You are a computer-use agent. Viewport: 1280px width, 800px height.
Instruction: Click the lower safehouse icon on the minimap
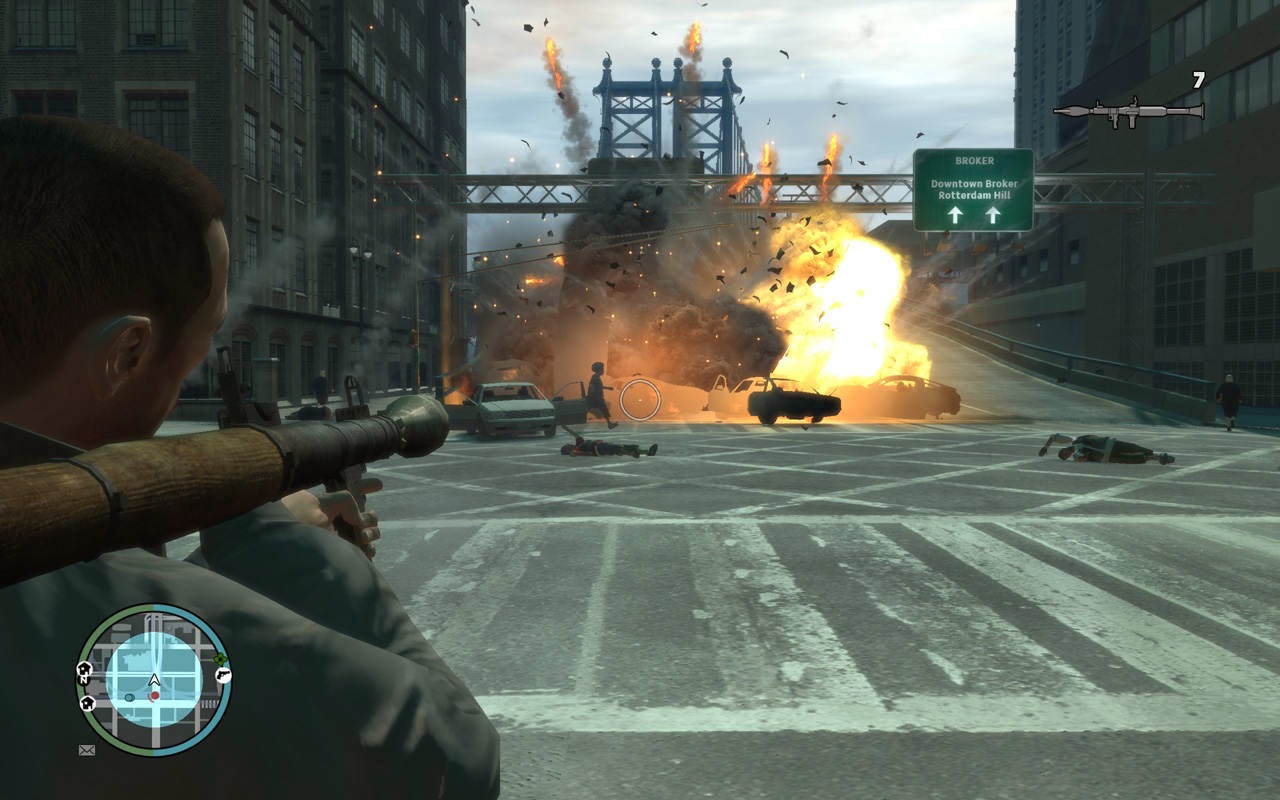click(86, 702)
